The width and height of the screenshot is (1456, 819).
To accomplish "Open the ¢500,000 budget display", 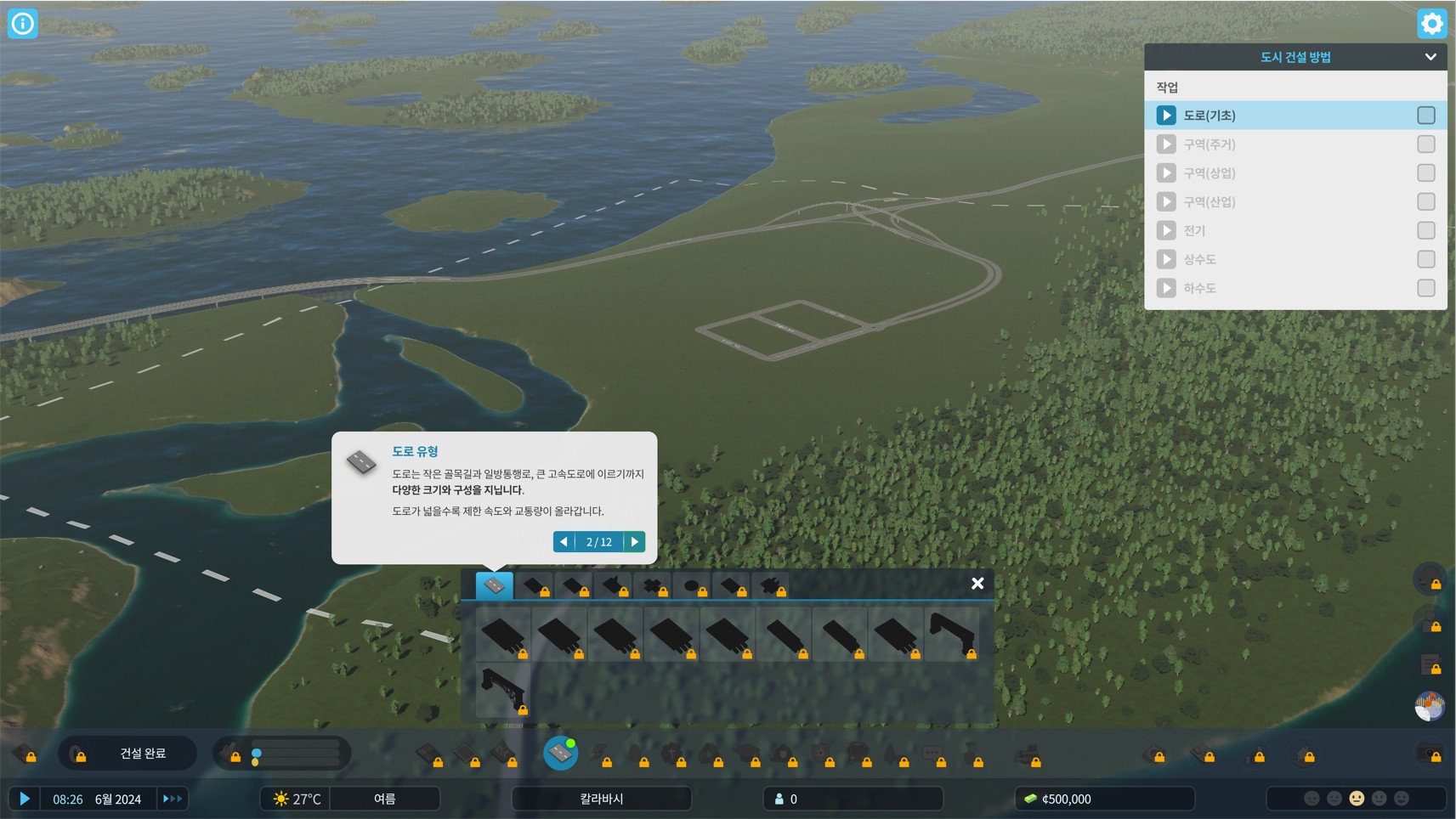I will tap(1103, 799).
